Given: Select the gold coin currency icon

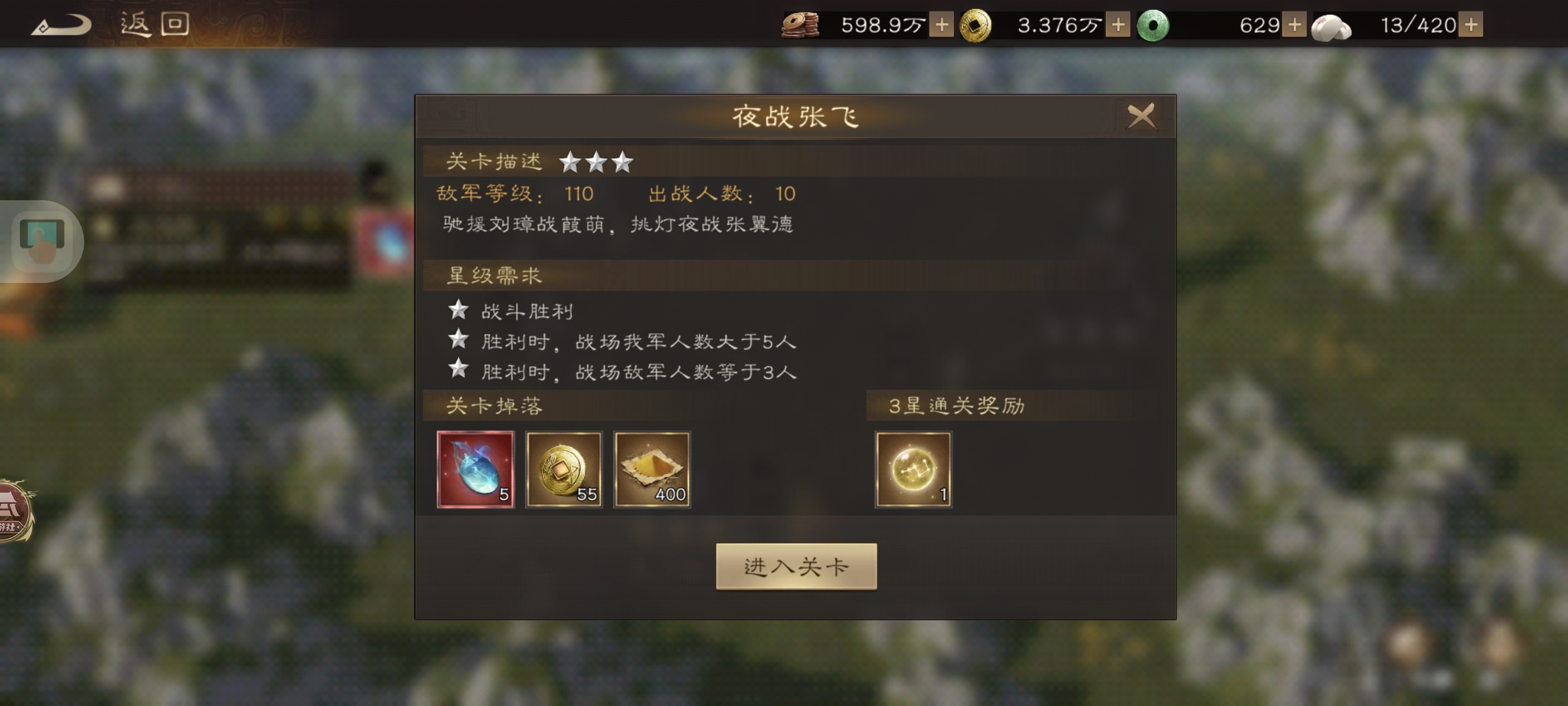Looking at the screenshot, I should point(975,26).
